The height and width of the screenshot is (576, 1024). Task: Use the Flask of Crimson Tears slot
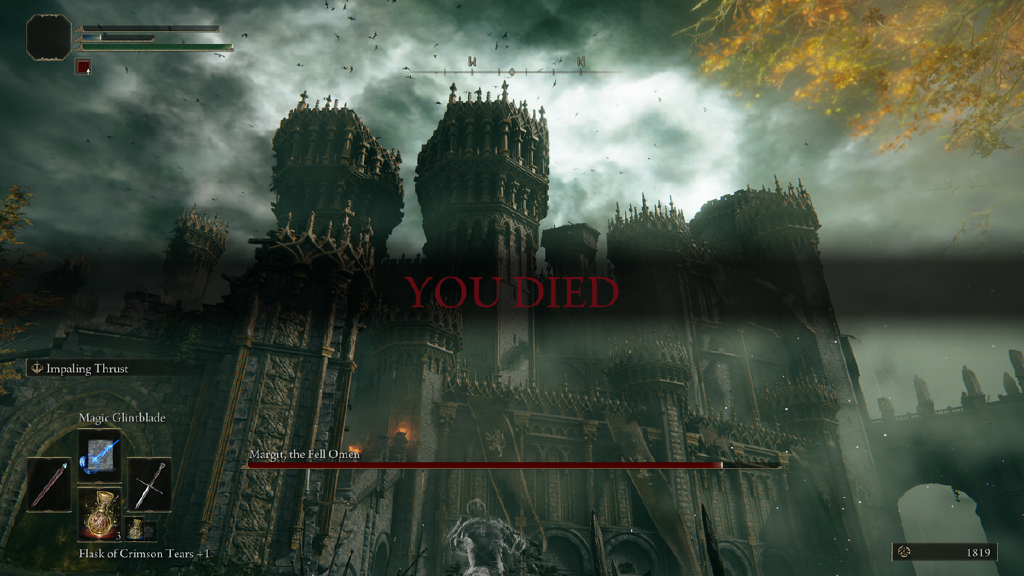99,515
